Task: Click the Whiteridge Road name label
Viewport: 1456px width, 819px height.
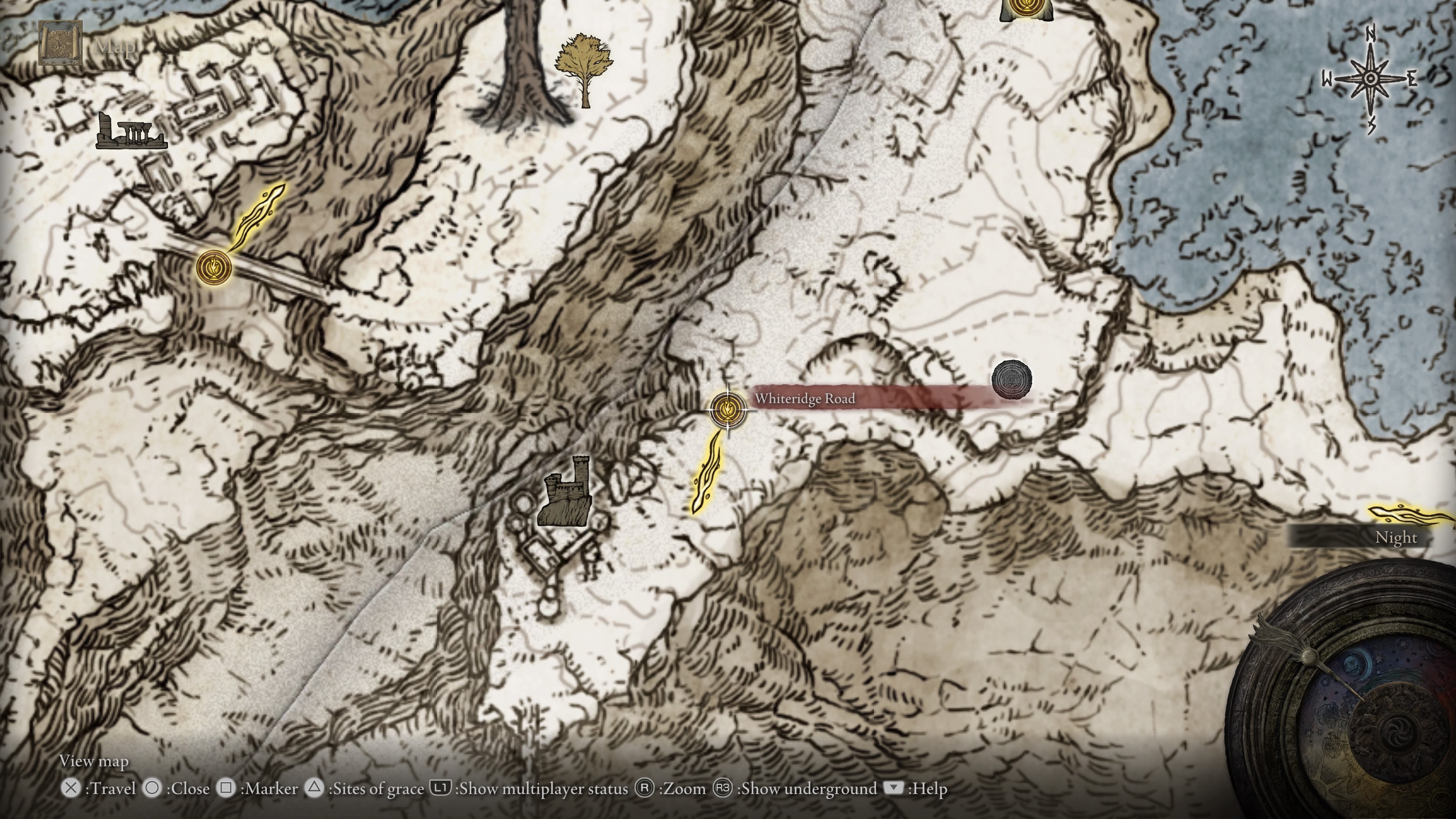Action: pos(804,399)
